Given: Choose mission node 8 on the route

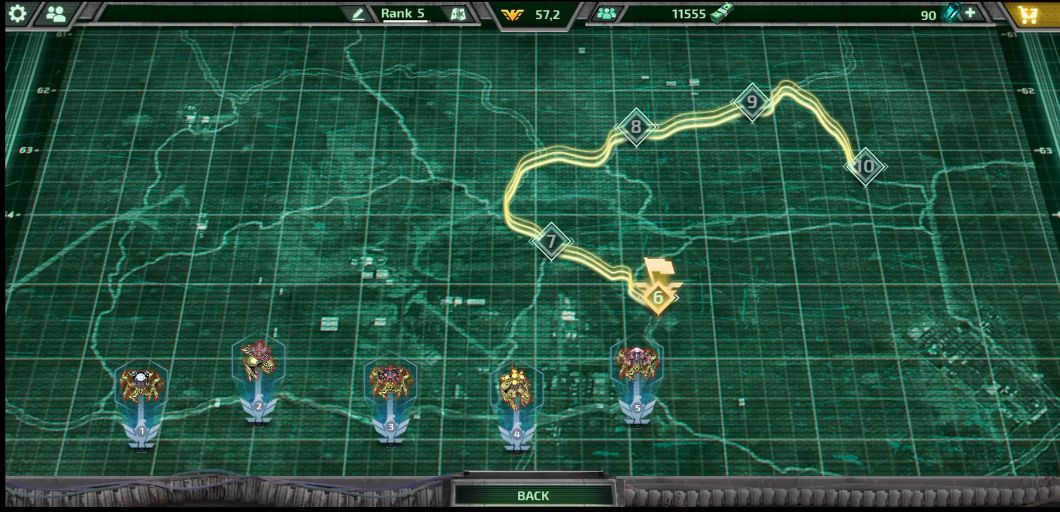Looking at the screenshot, I should point(635,127).
